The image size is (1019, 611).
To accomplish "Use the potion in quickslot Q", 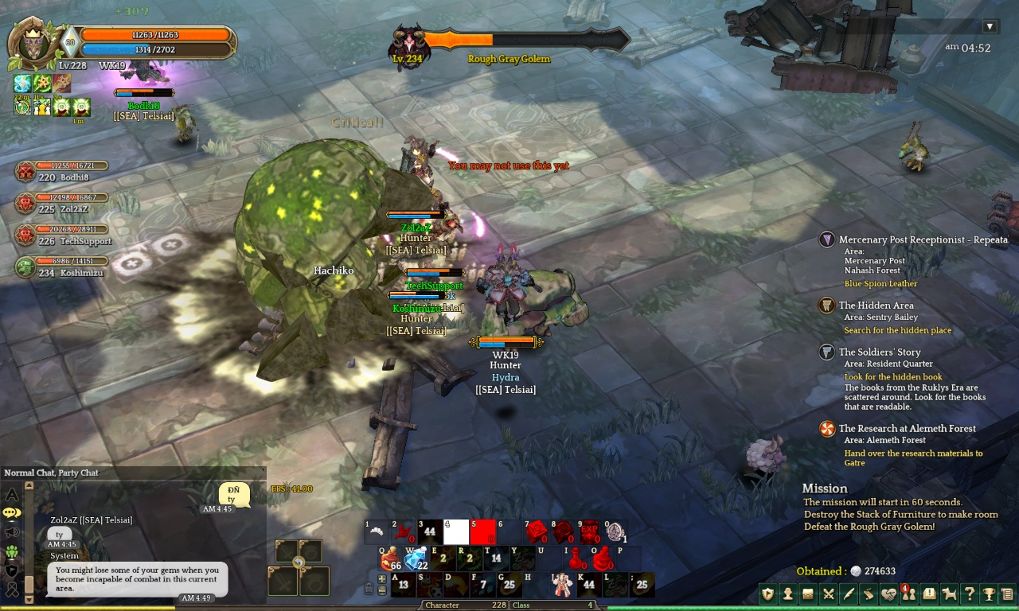I will (389, 560).
